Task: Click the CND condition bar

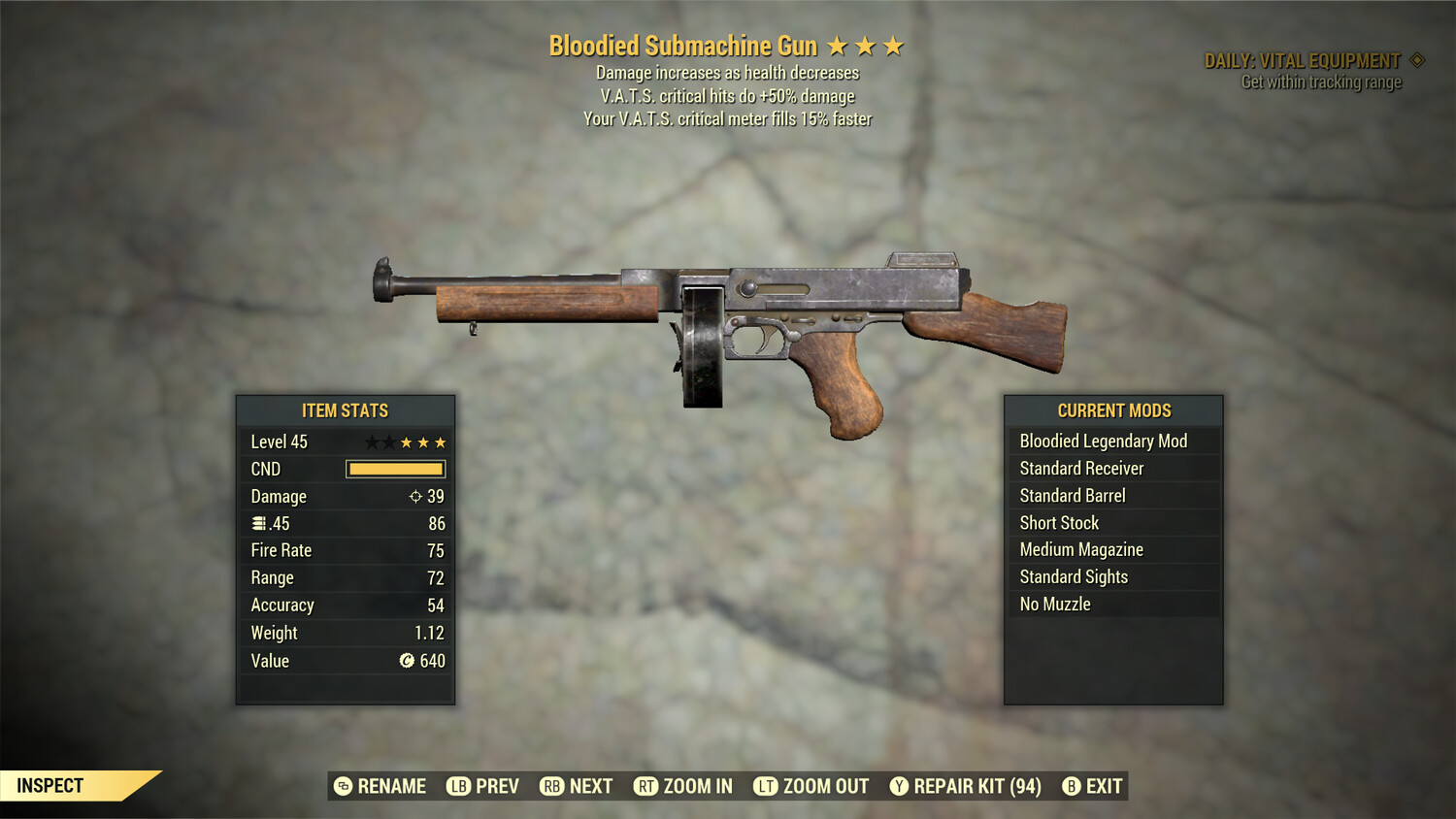Action: [395, 469]
